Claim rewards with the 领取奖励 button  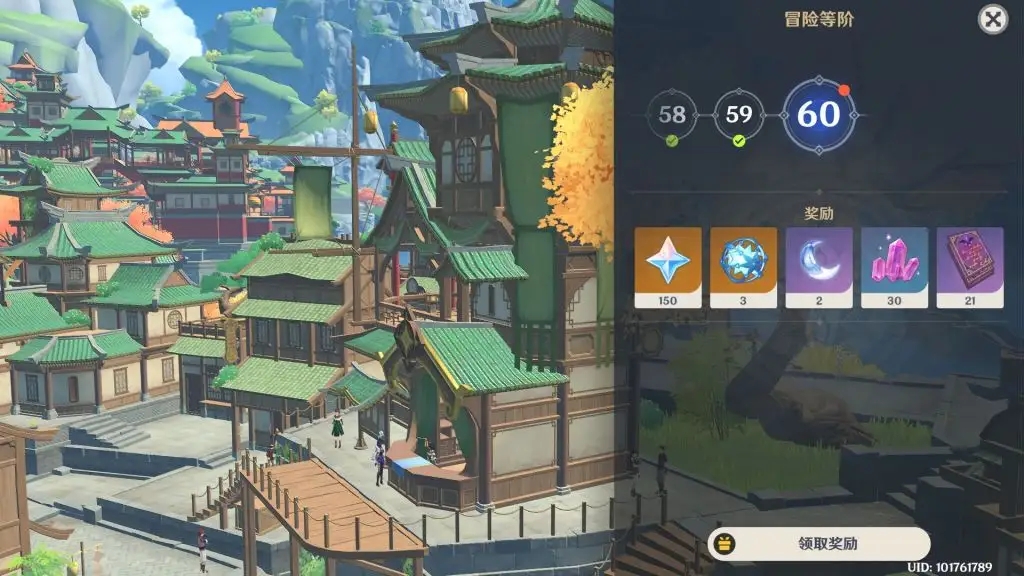pos(818,544)
